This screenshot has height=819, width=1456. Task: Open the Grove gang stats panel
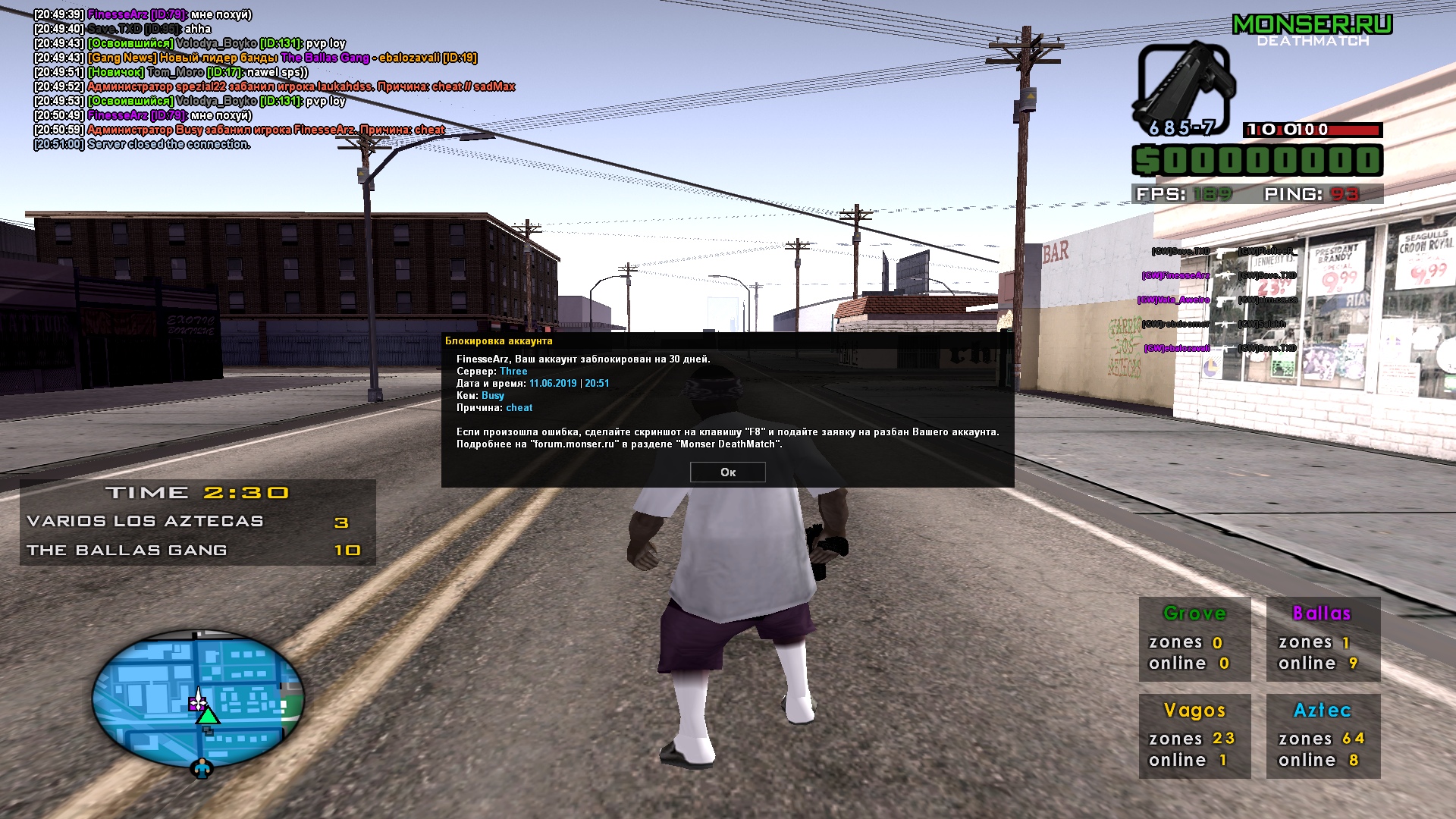point(1194,639)
